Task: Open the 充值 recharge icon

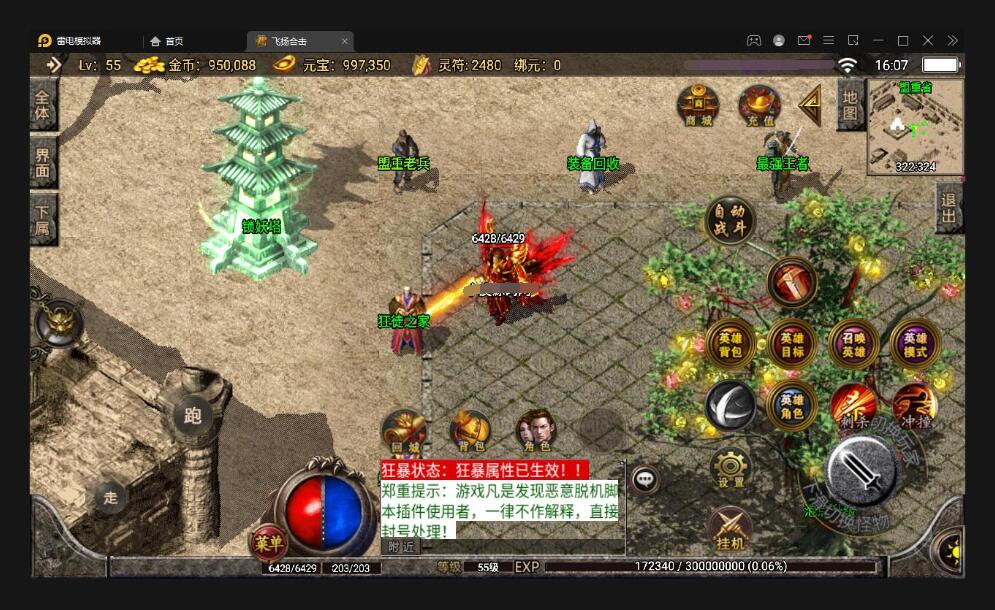Action: 760,104
